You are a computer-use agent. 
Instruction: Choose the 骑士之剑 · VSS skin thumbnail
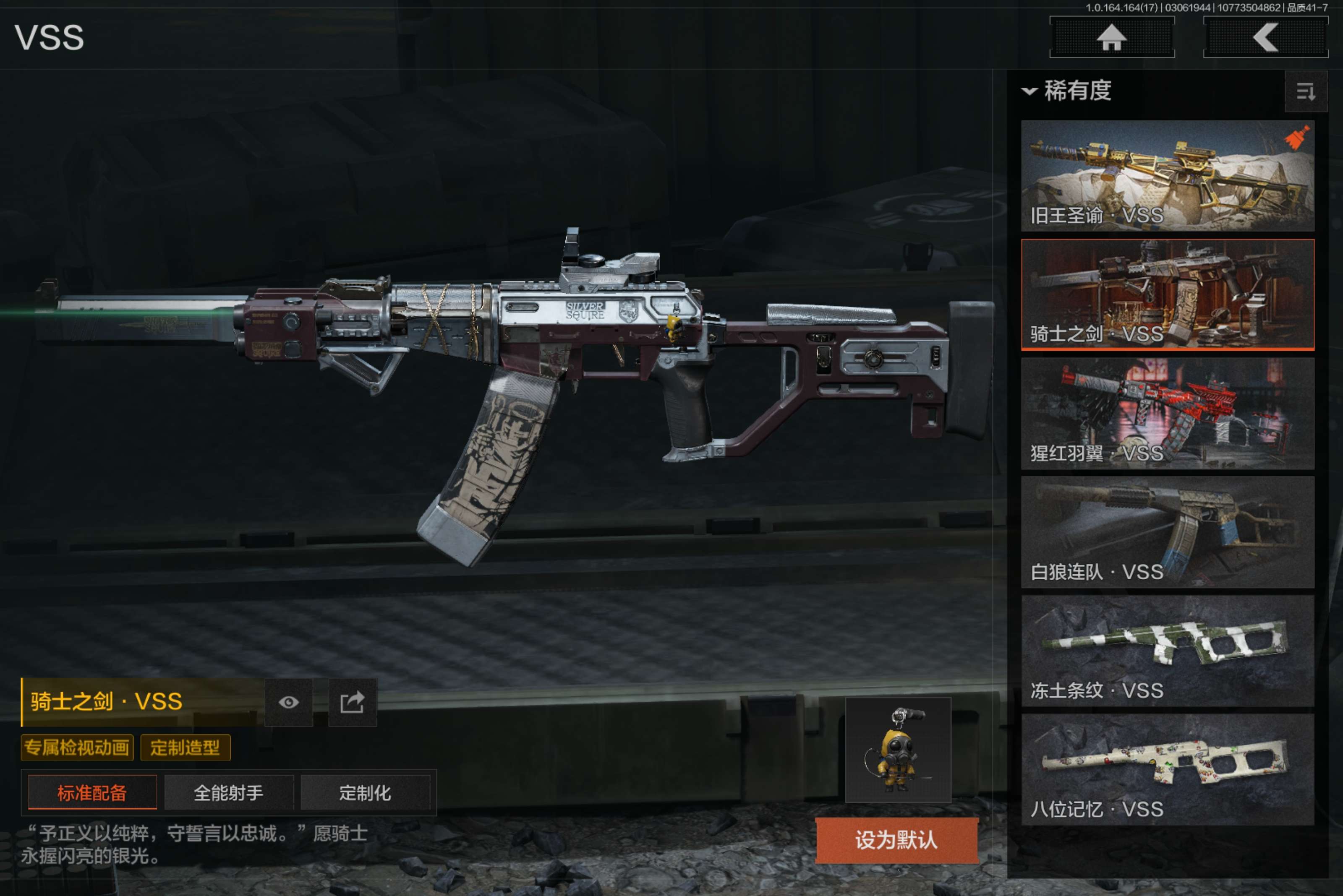click(x=1167, y=294)
